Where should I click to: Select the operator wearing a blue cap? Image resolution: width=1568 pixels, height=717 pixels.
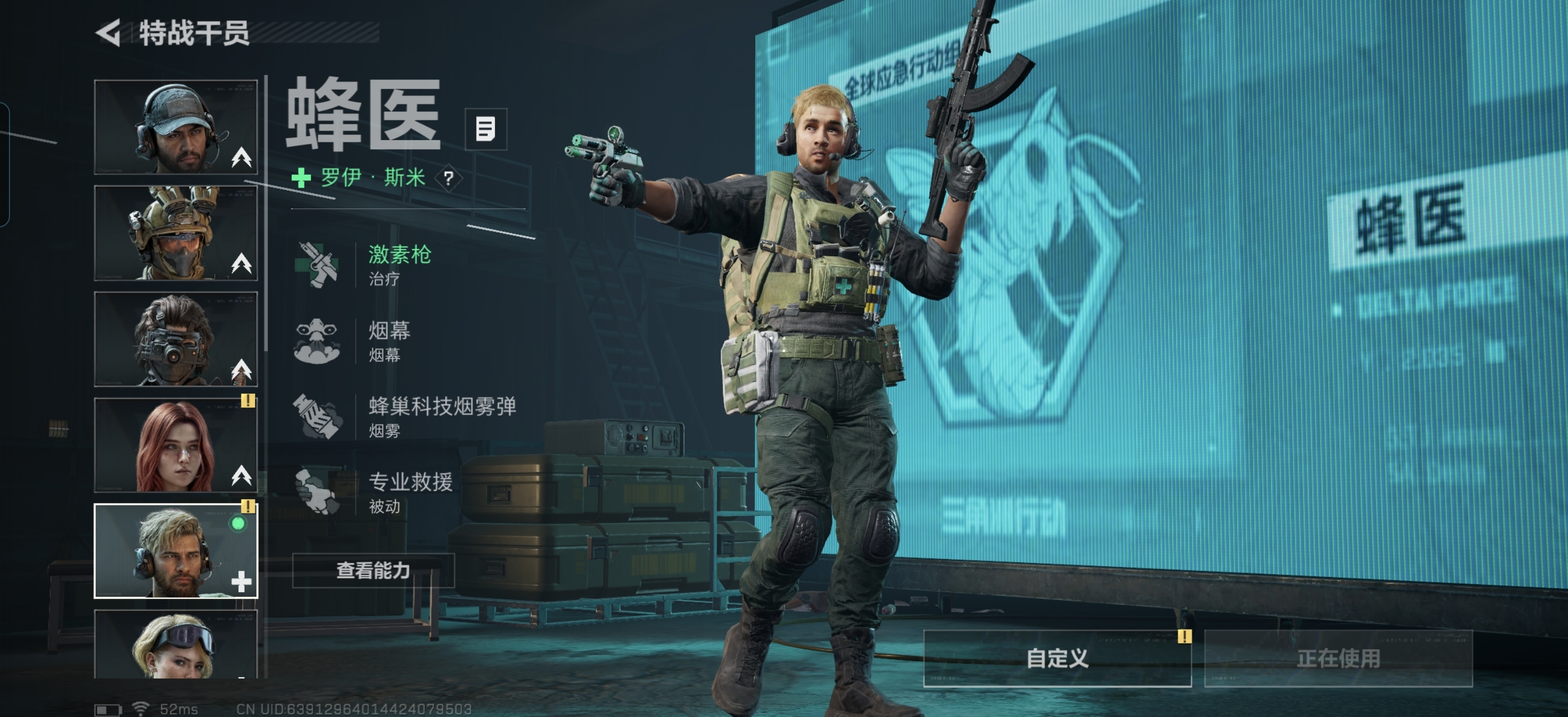[x=176, y=127]
